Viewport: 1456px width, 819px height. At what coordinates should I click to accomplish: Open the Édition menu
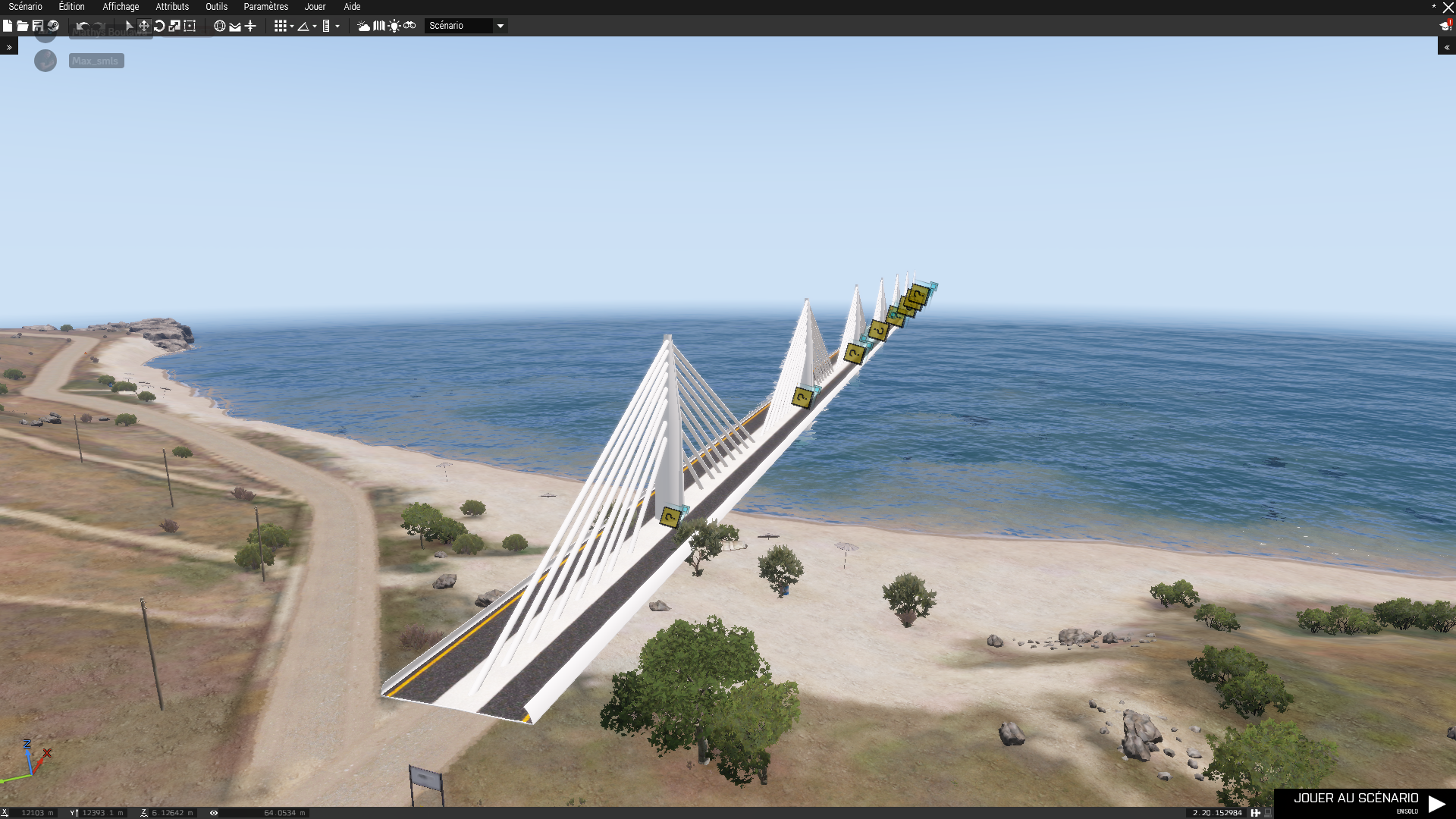click(71, 7)
